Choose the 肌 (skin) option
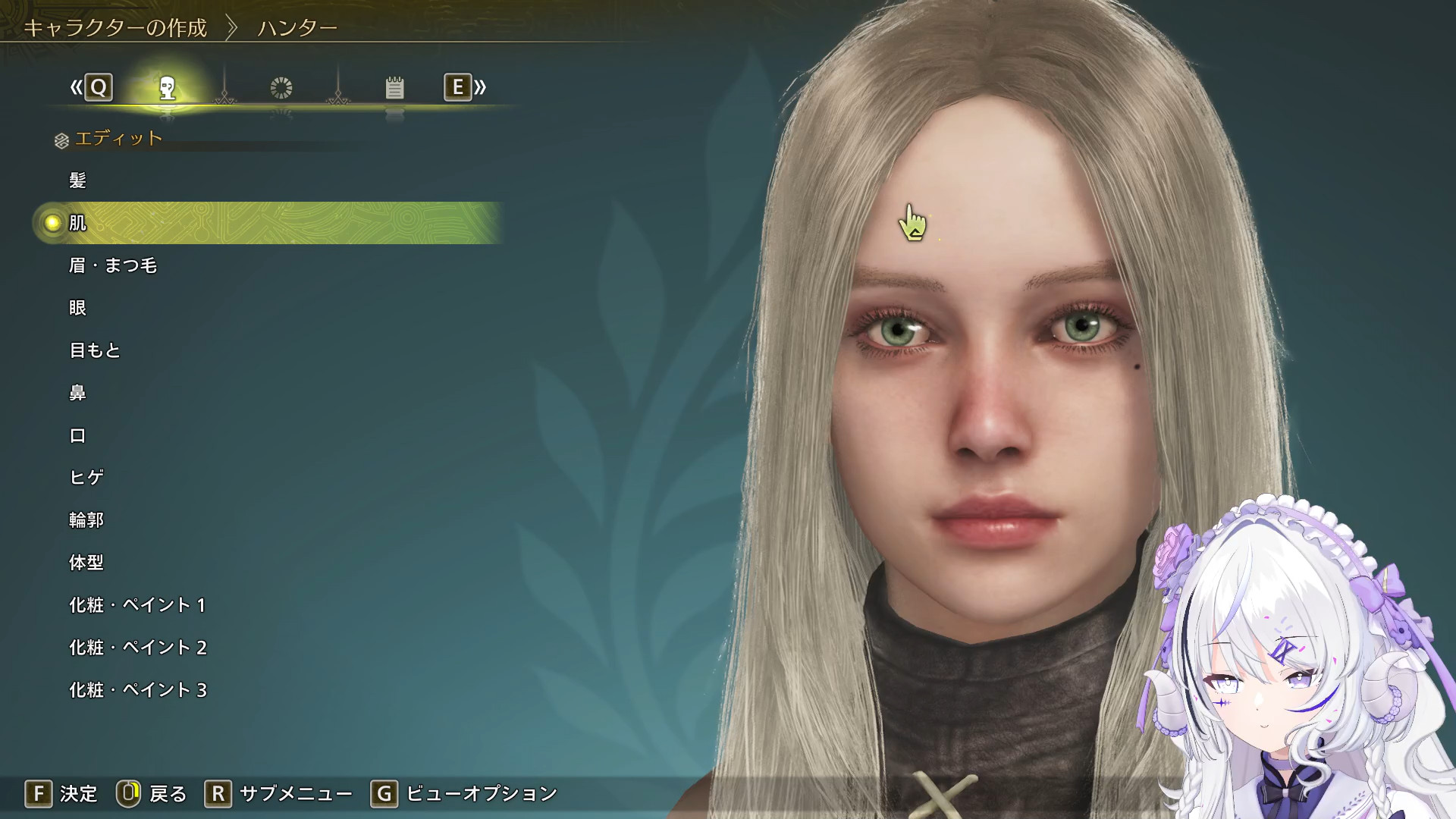The image size is (1456, 819). [x=77, y=223]
